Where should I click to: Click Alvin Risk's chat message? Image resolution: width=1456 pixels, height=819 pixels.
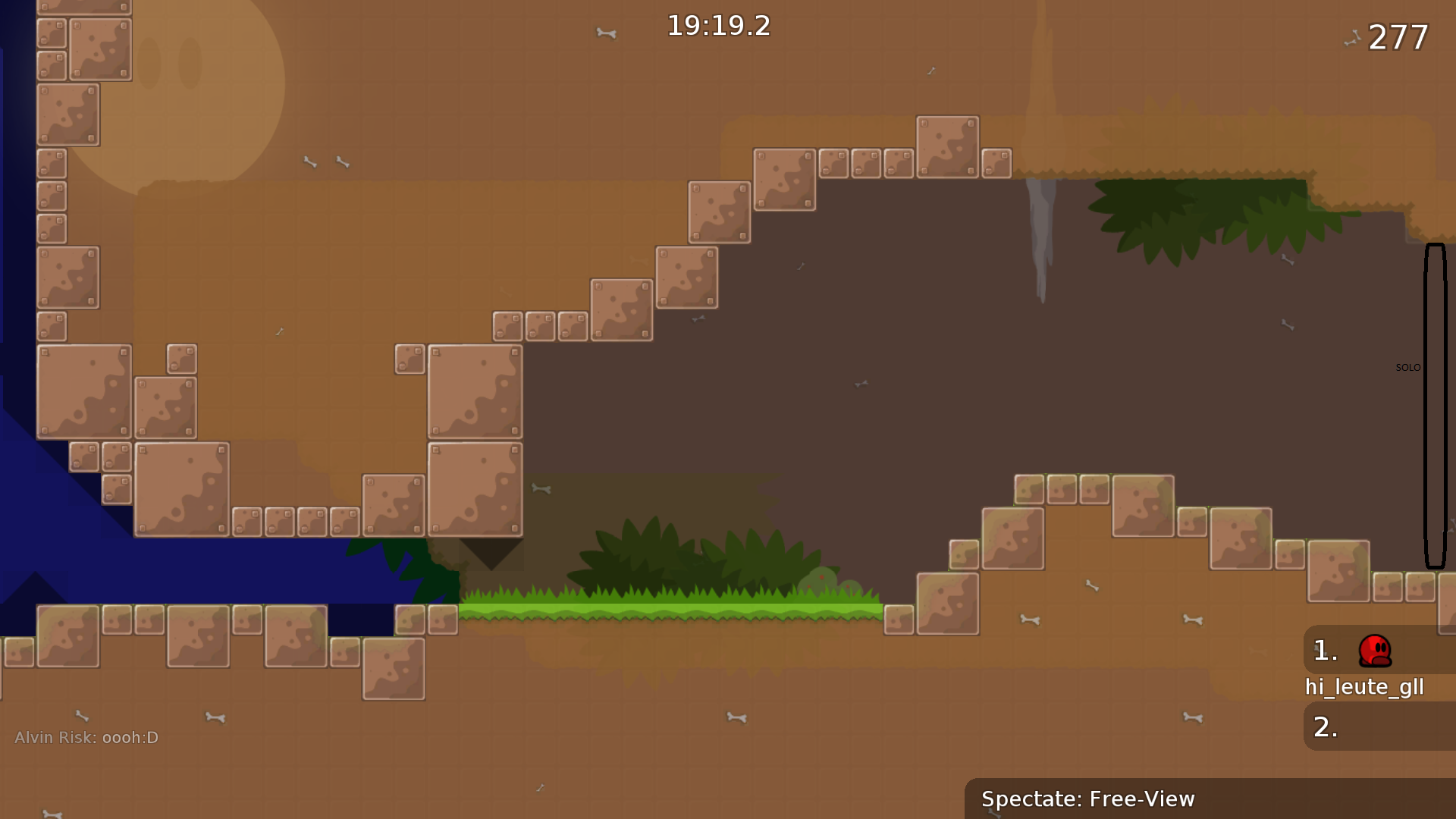tap(86, 736)
